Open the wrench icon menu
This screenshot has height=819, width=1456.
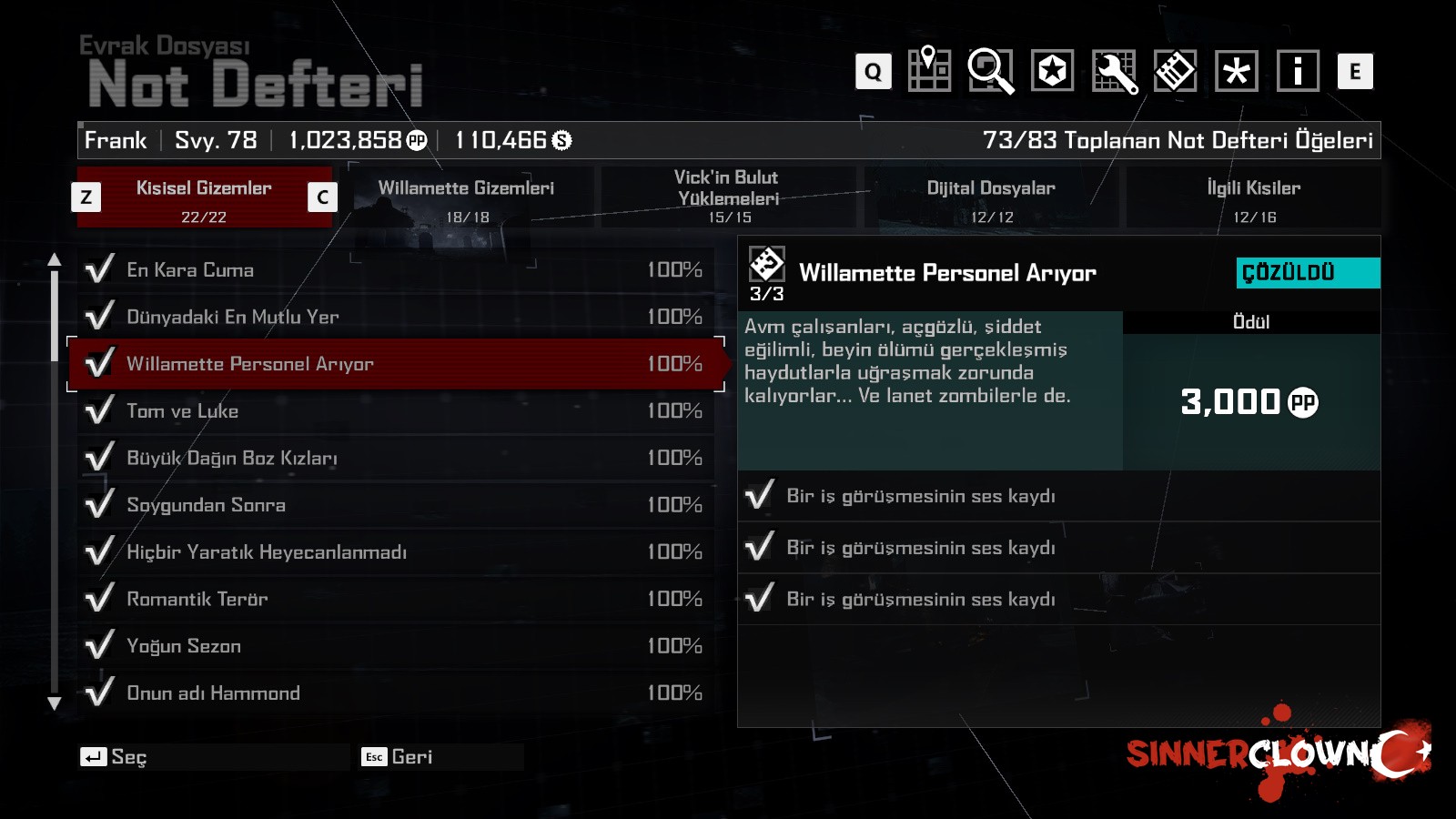[x=1114, y=71]
